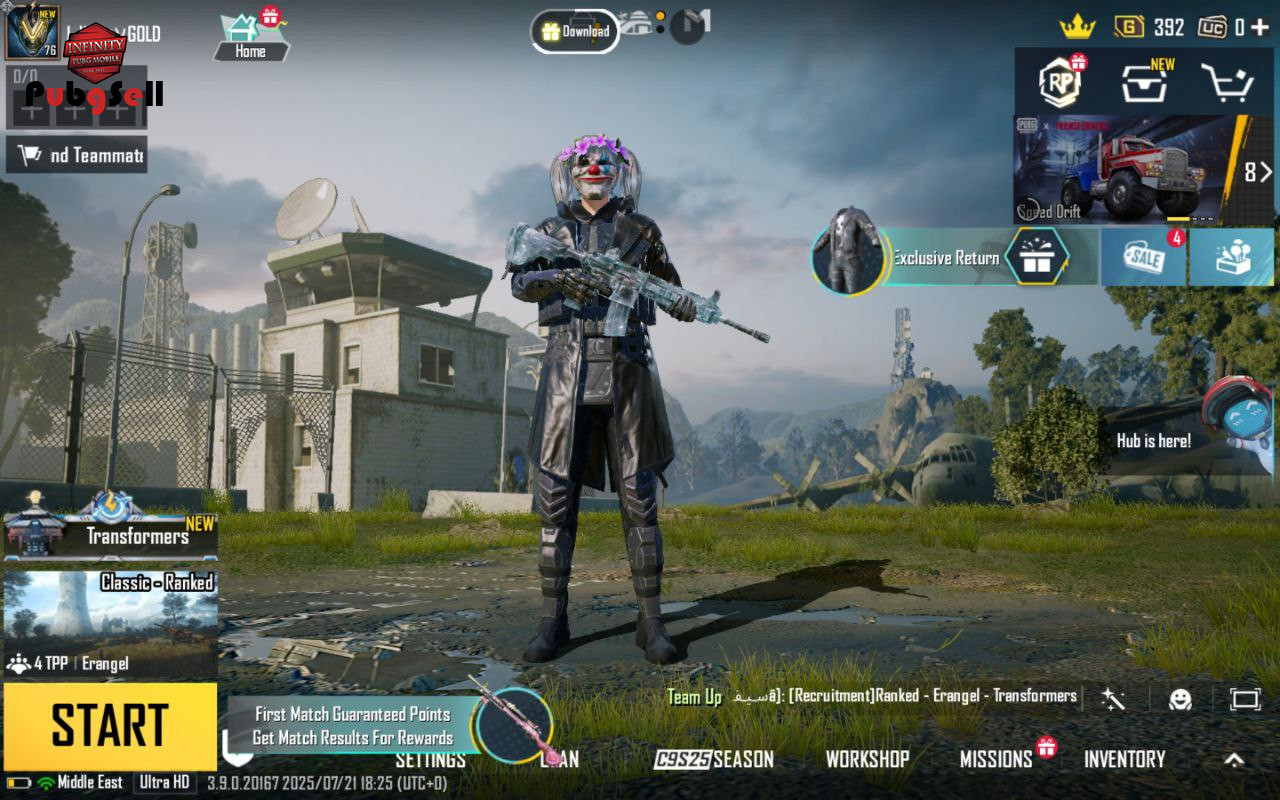This screenshot has width=1280, height=800.
Task: Open the Missions menu
Action: [x=996, y=759]
